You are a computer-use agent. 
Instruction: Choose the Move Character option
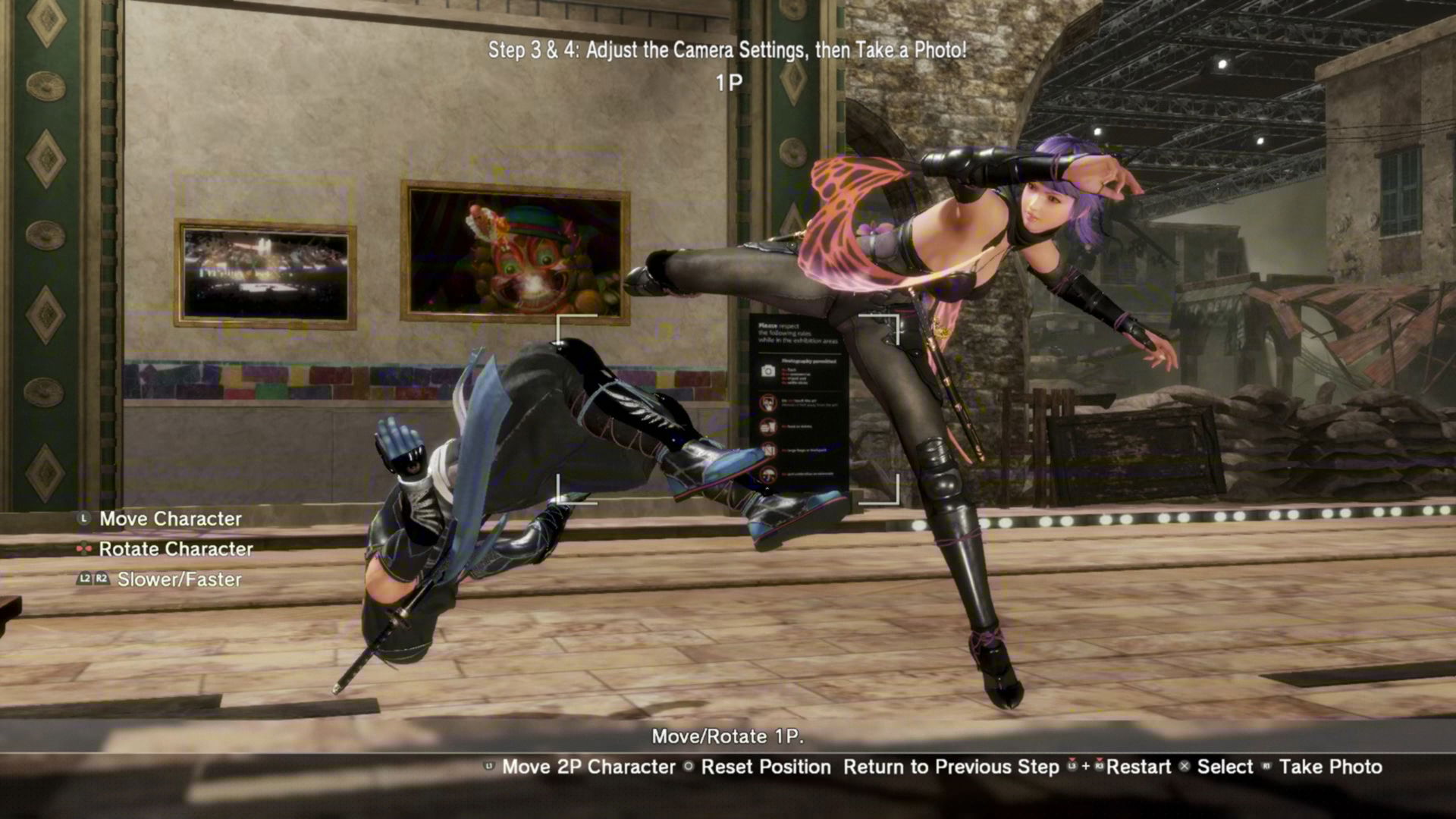[171, 519]
